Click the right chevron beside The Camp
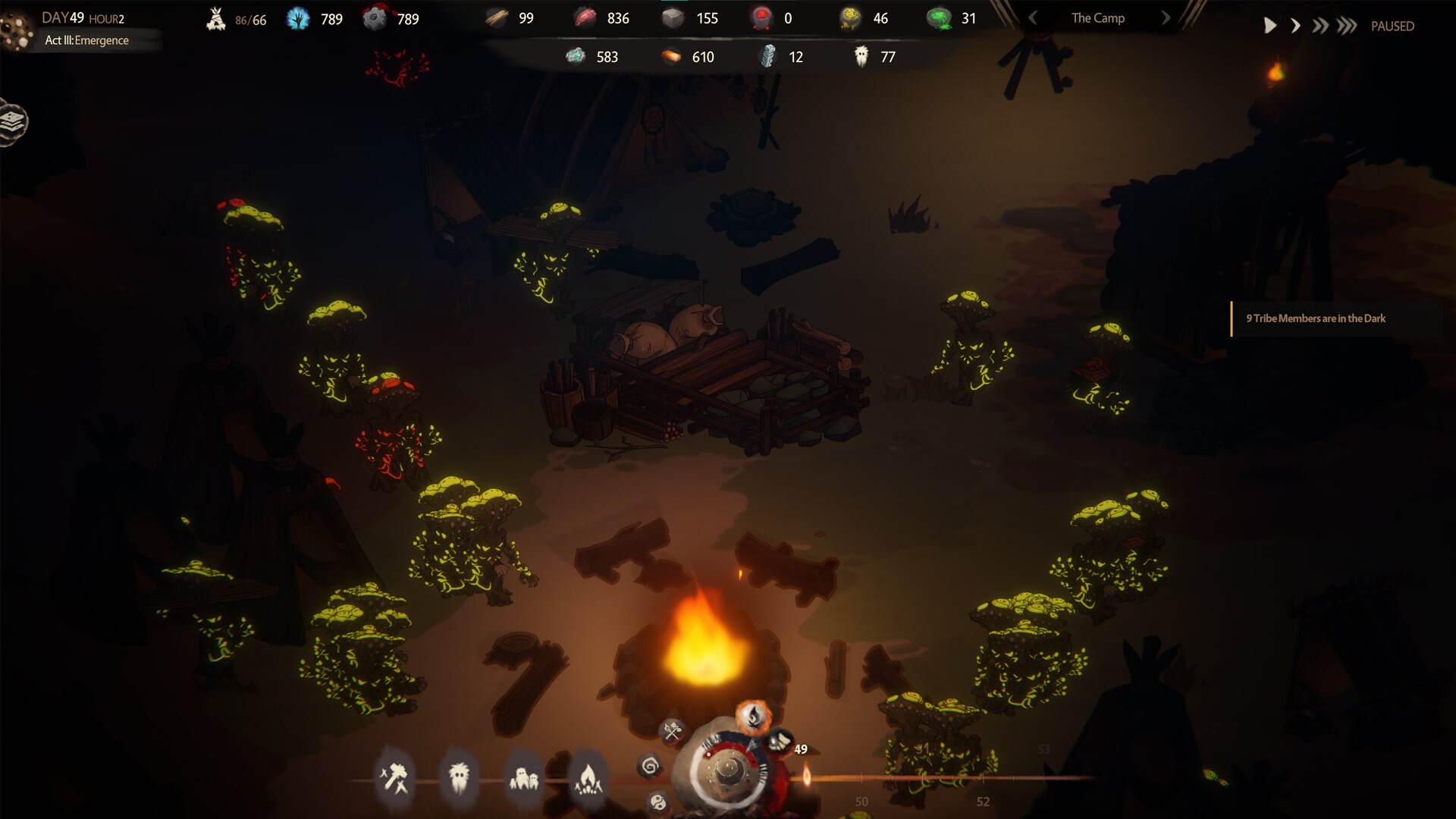 [x=1166, y=17]
